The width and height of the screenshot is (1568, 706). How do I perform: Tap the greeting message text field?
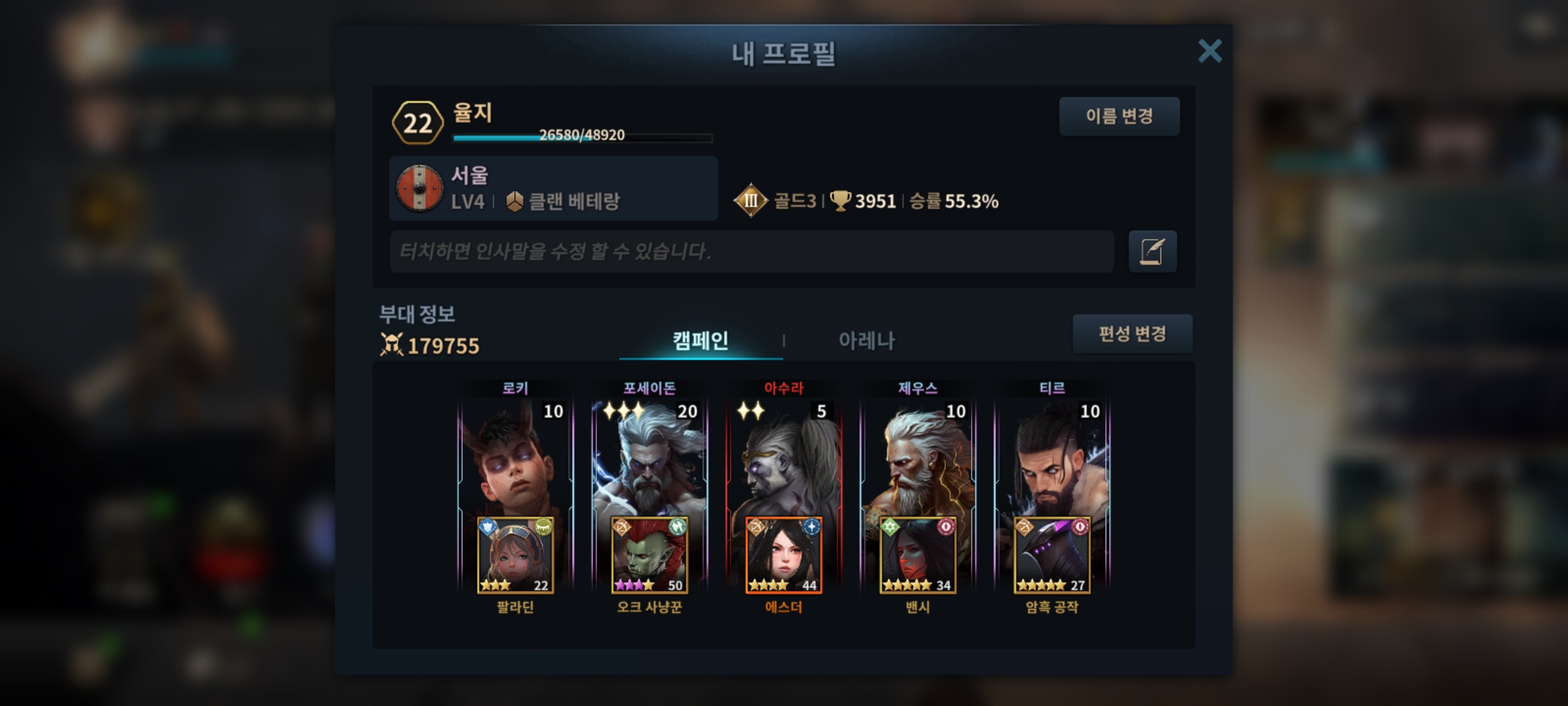coord(751,251)
